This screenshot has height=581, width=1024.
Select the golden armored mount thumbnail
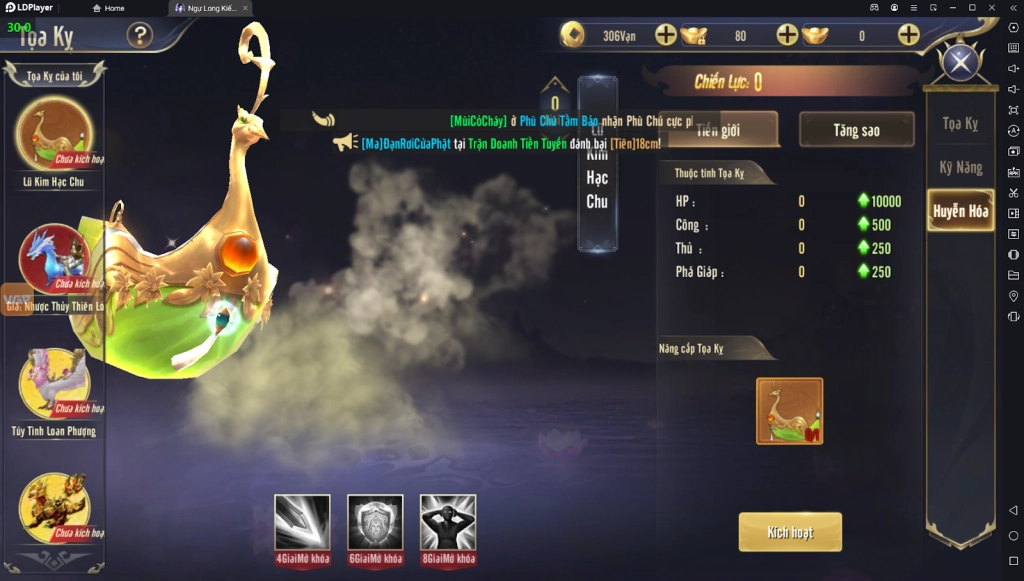tap(54, 507)
